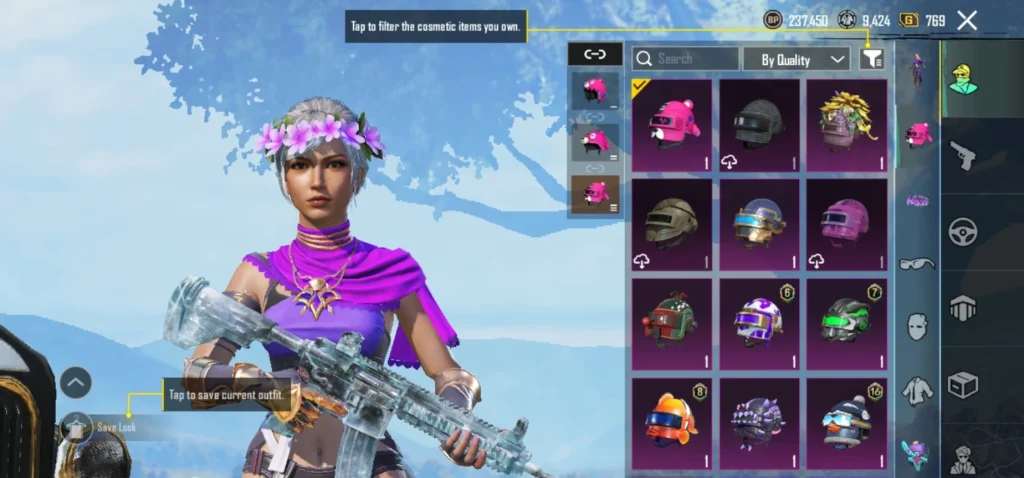Open the face mask category
The width and height of the screenshot is (1024, 478).
[x=917, y=327]
